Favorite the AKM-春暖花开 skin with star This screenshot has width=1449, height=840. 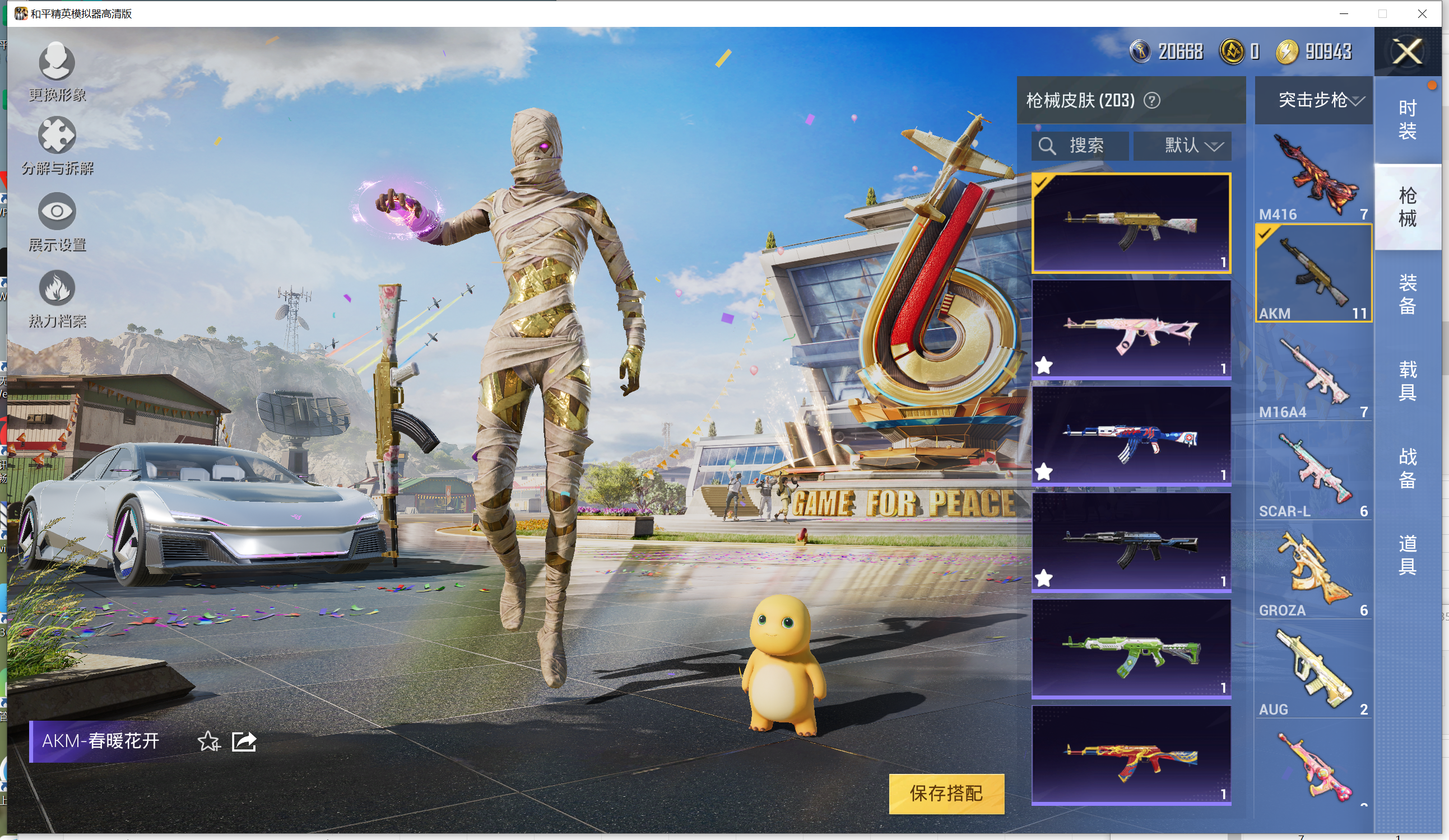pos(208,742)
